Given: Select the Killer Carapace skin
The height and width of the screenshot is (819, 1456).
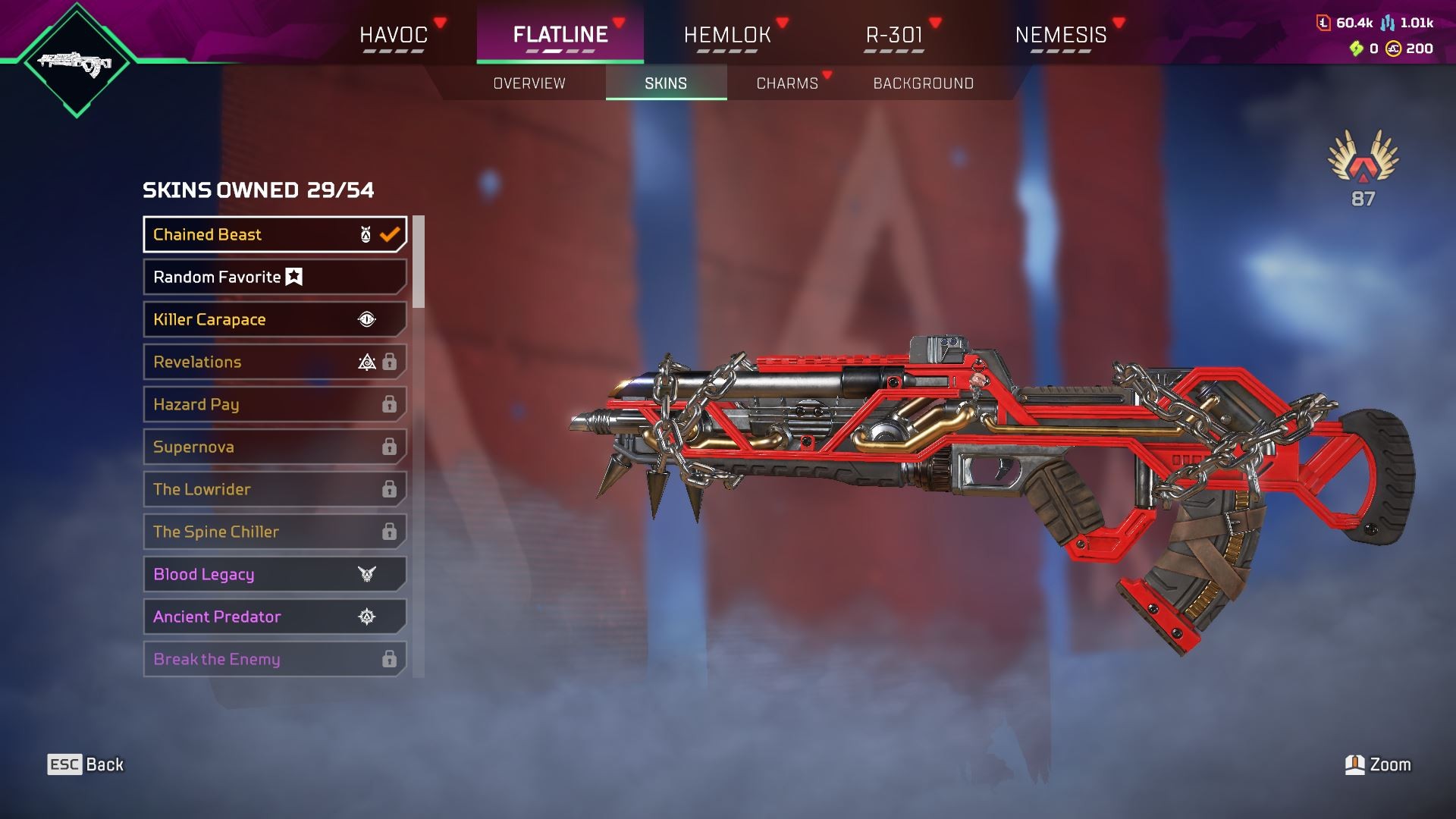Looking at the screenshot, I should point(275,319).
